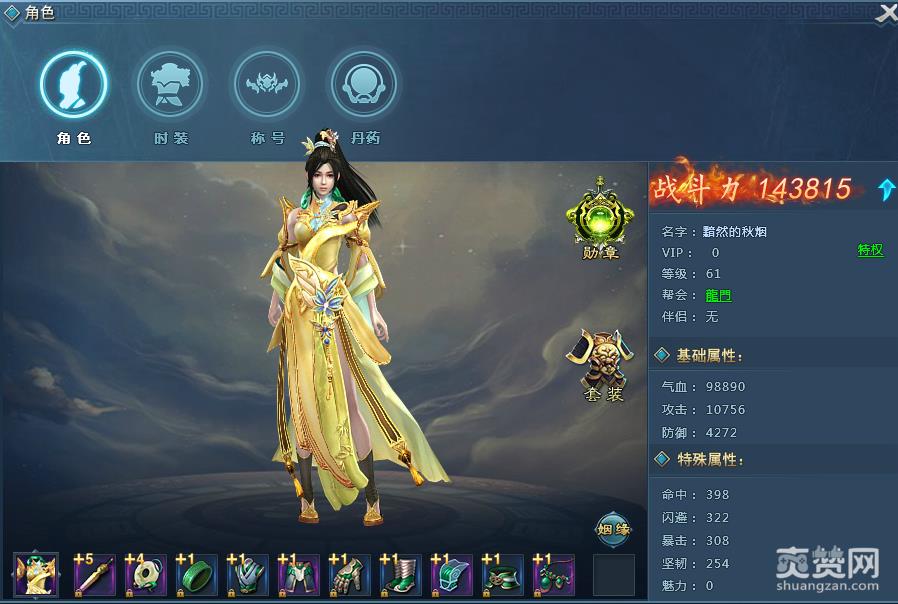Select the golden outfit equipment slot
898x604 pixels.
click(37, 575)
